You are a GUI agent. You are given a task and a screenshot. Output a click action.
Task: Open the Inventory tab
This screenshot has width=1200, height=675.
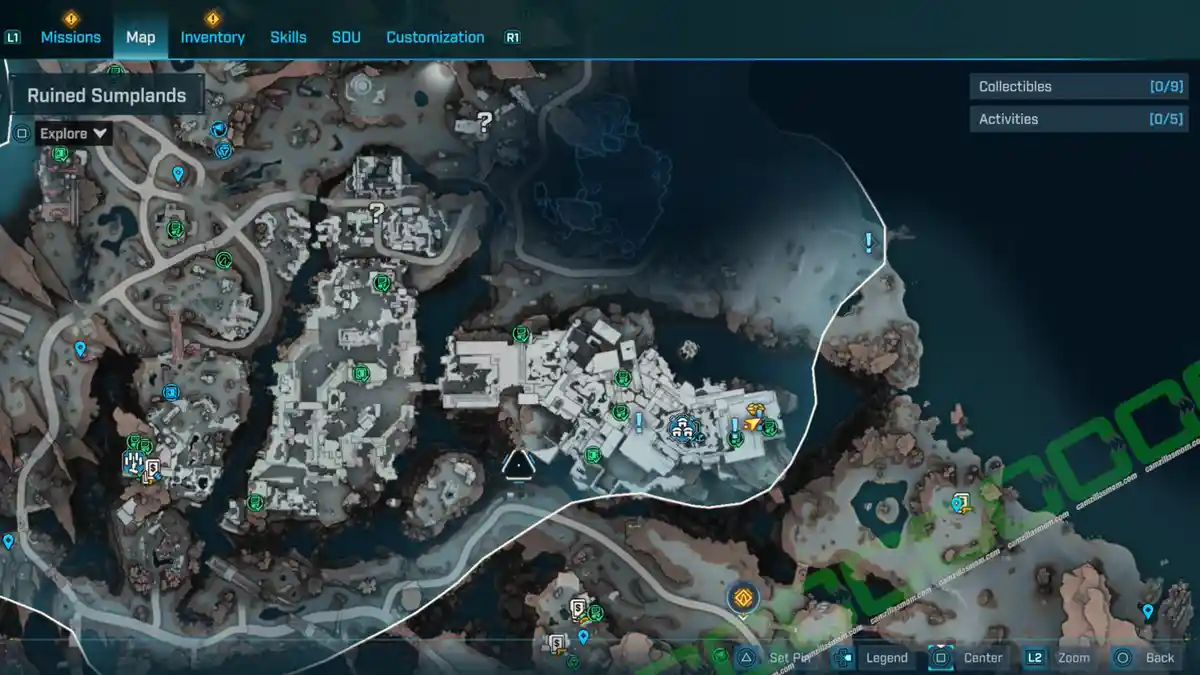(x=212, y=37)
